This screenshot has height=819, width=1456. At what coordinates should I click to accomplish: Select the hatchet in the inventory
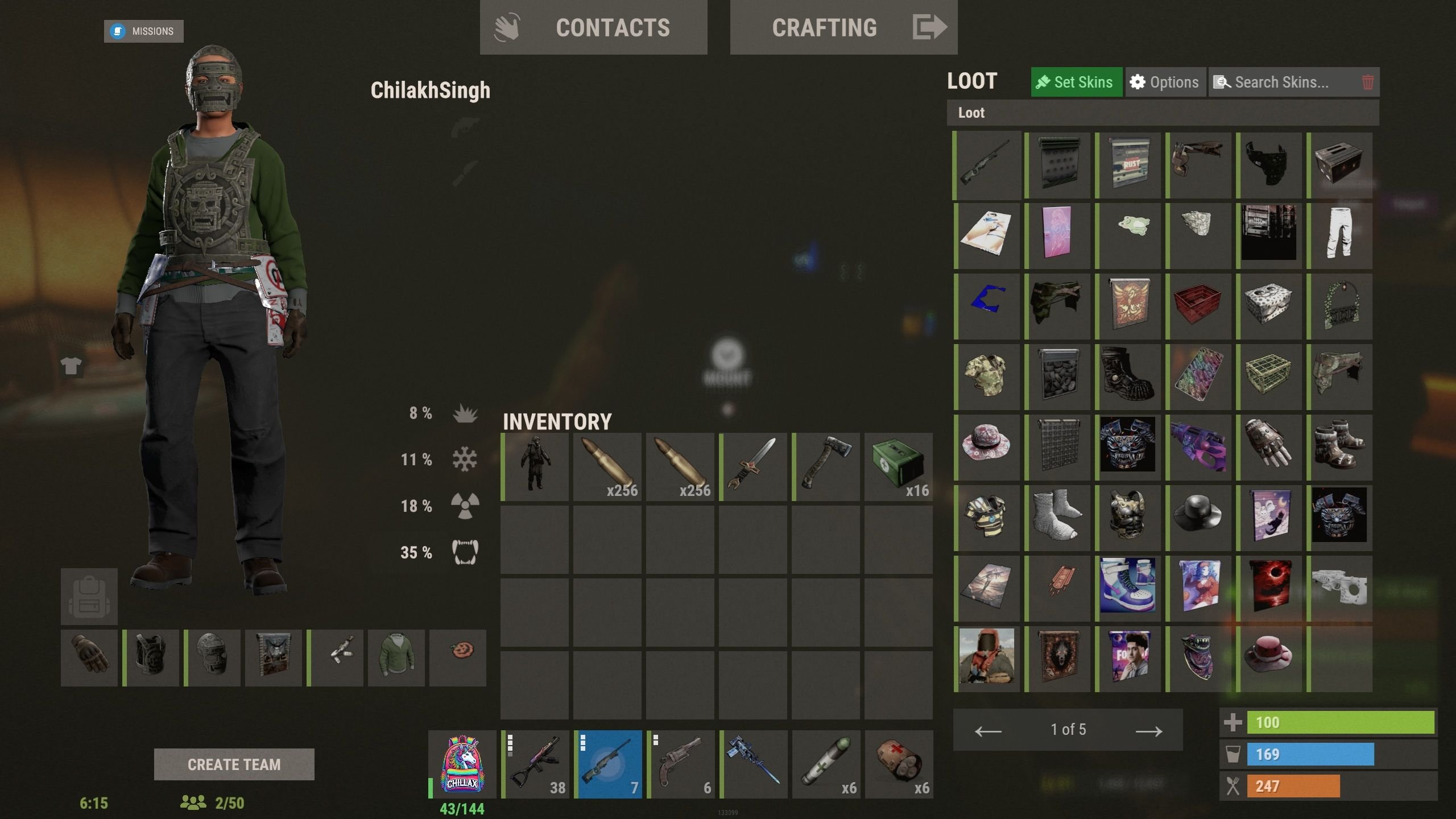coord(826,466)
